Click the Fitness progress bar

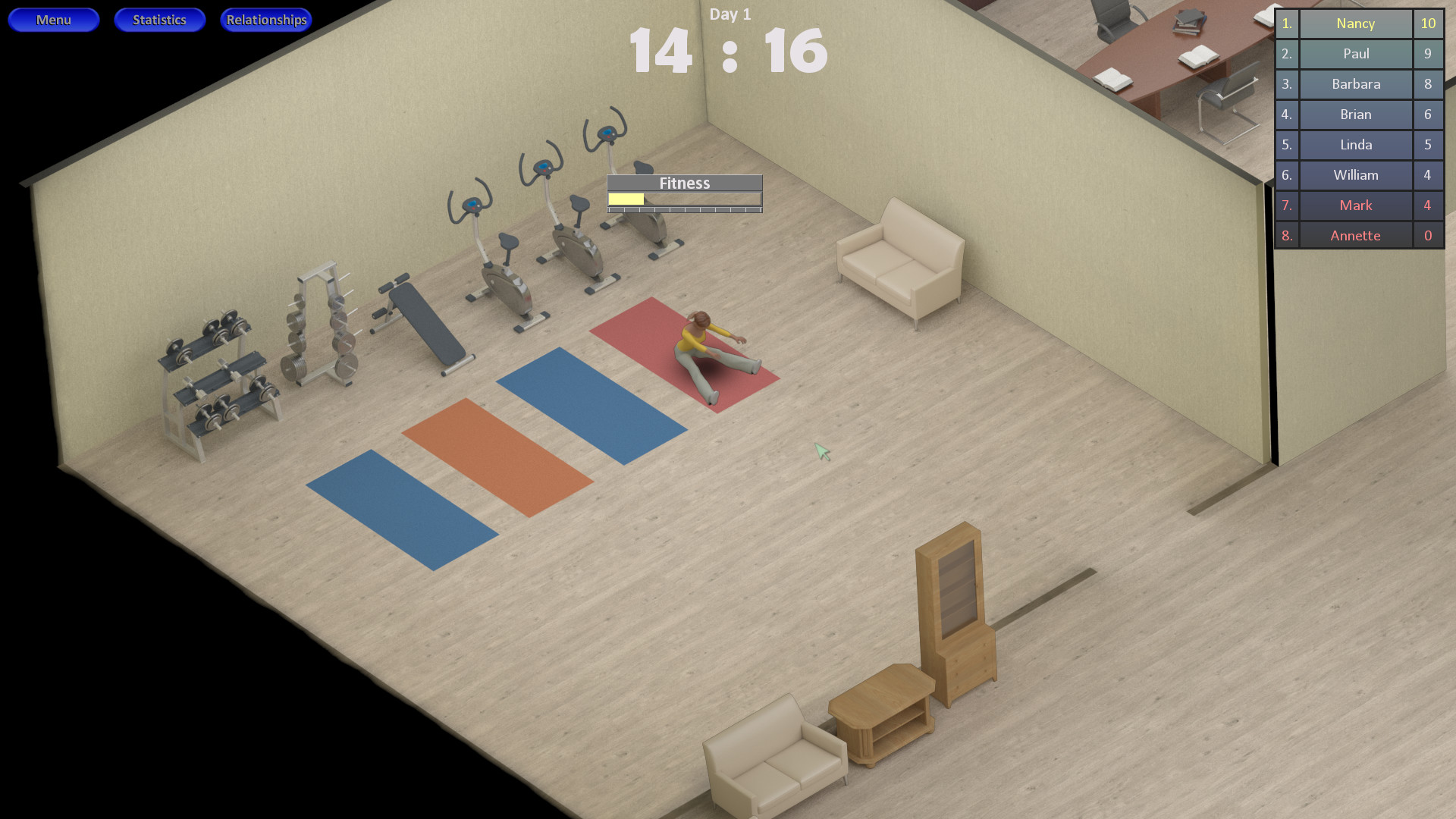[x=683, y=199]
